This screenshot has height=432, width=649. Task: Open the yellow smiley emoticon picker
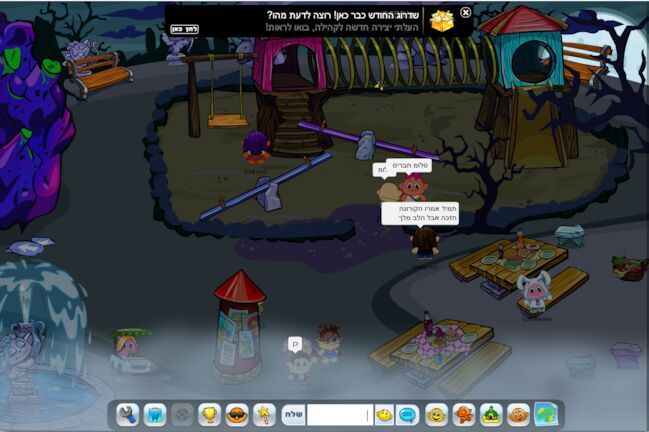click(x=384, y=414)
